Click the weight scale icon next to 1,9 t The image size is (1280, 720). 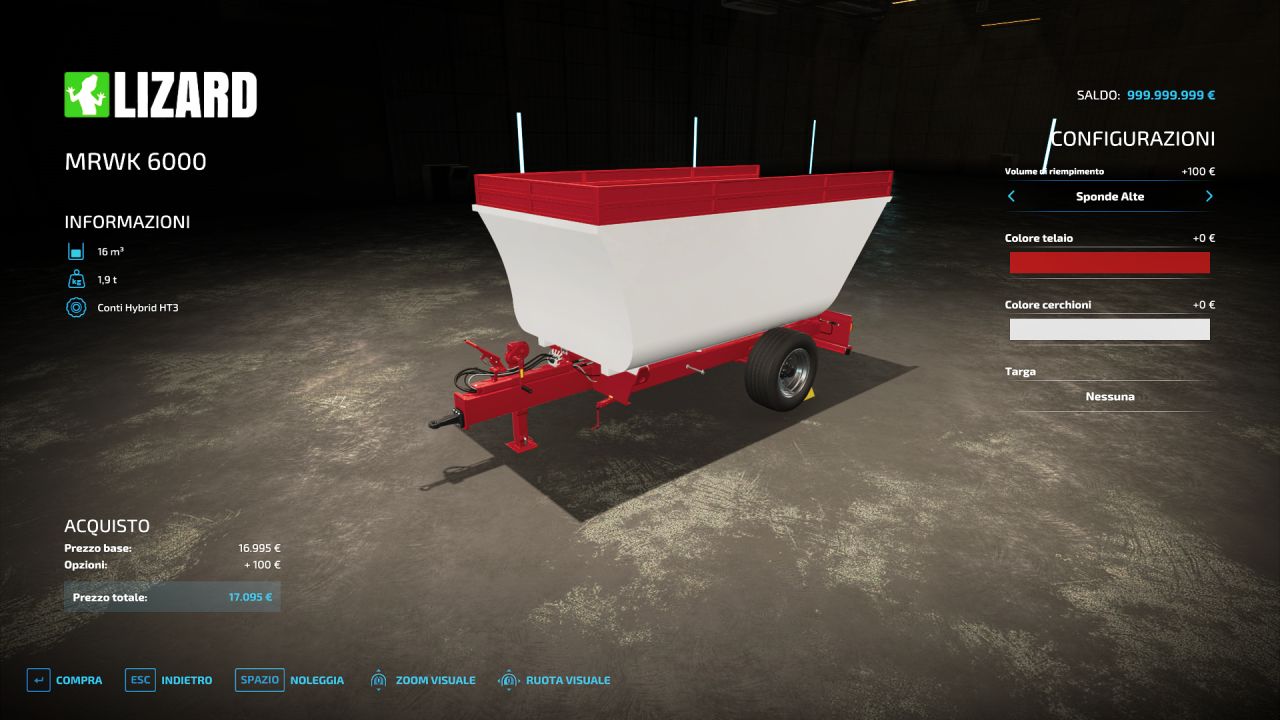click(76, 279)
